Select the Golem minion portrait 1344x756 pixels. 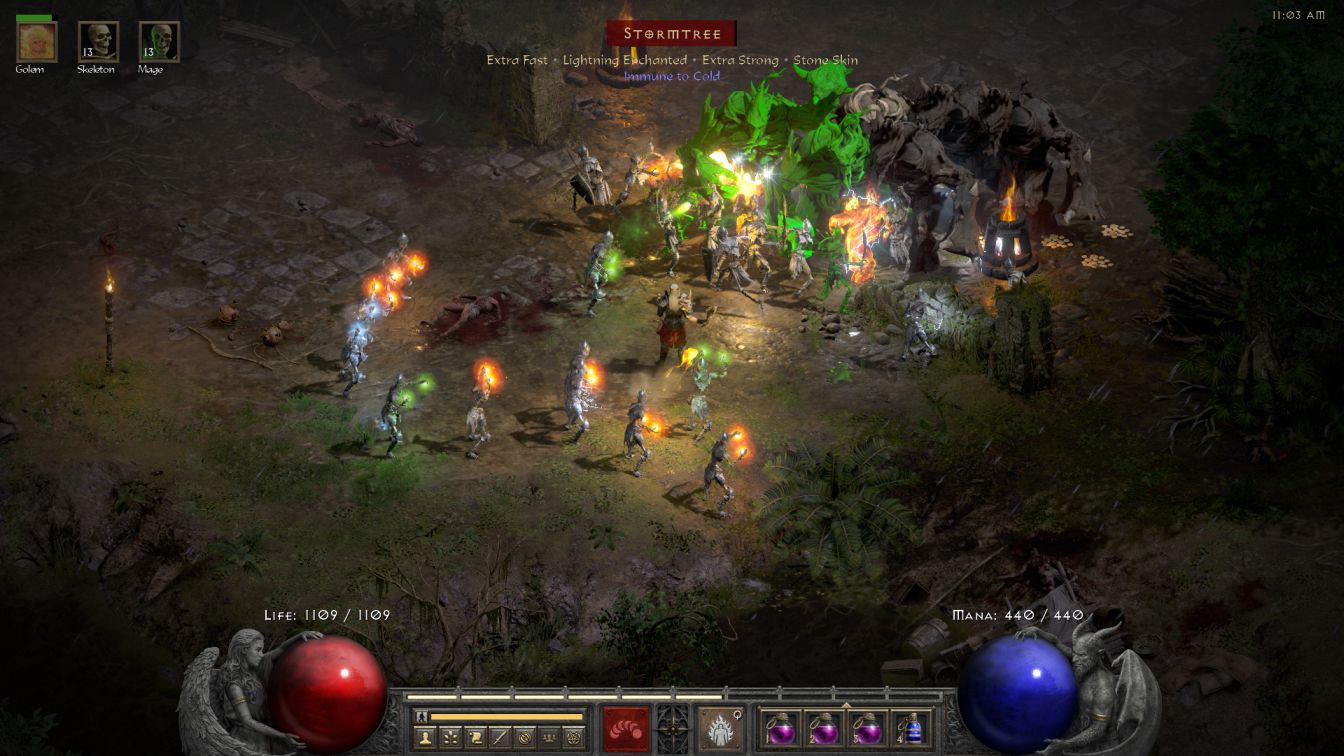point(37,42)
